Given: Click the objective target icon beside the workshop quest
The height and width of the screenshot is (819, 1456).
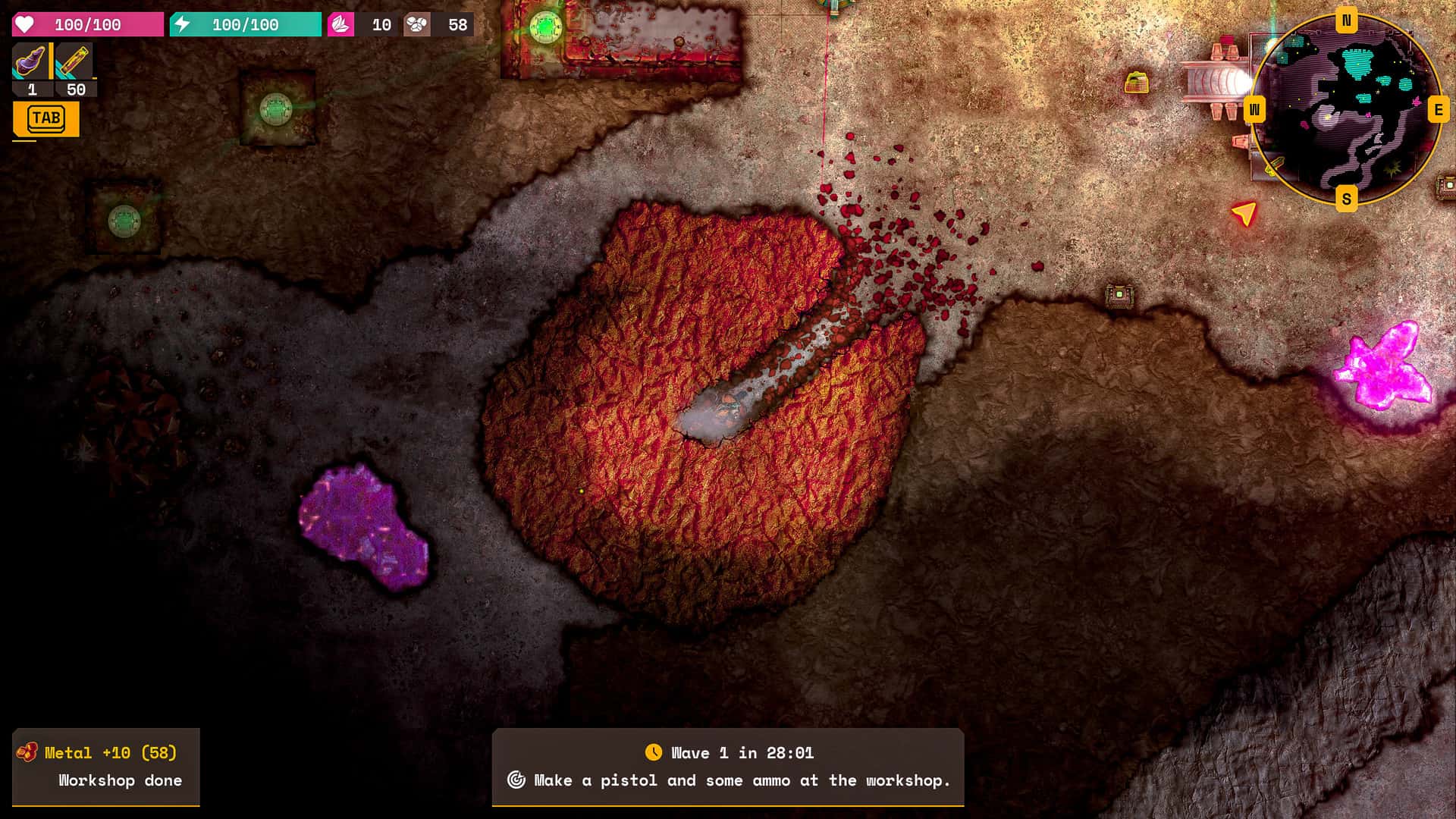Looking at the screenshot, I should pyautogui.click(x=518, y=780).
